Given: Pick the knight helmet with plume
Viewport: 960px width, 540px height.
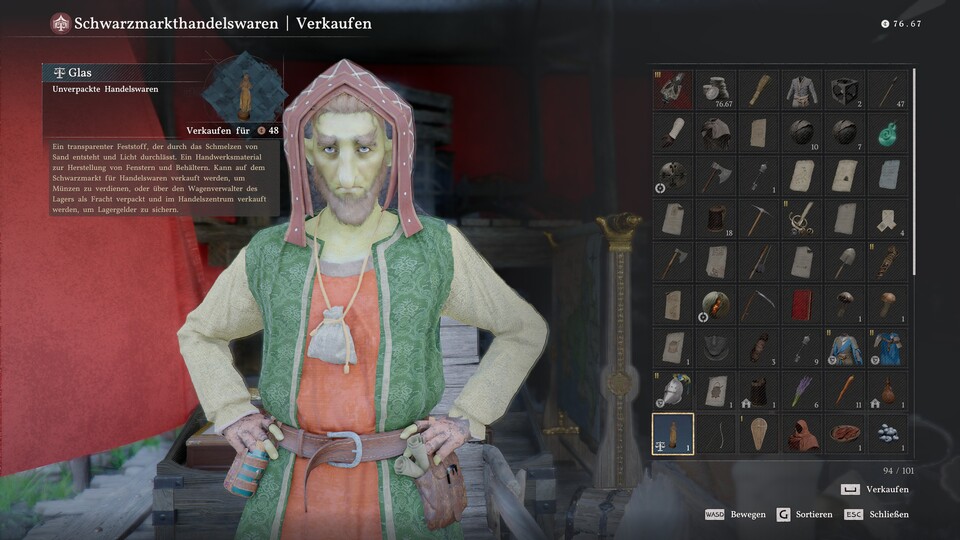Looking at the screenshot, I should click(673, 391).
